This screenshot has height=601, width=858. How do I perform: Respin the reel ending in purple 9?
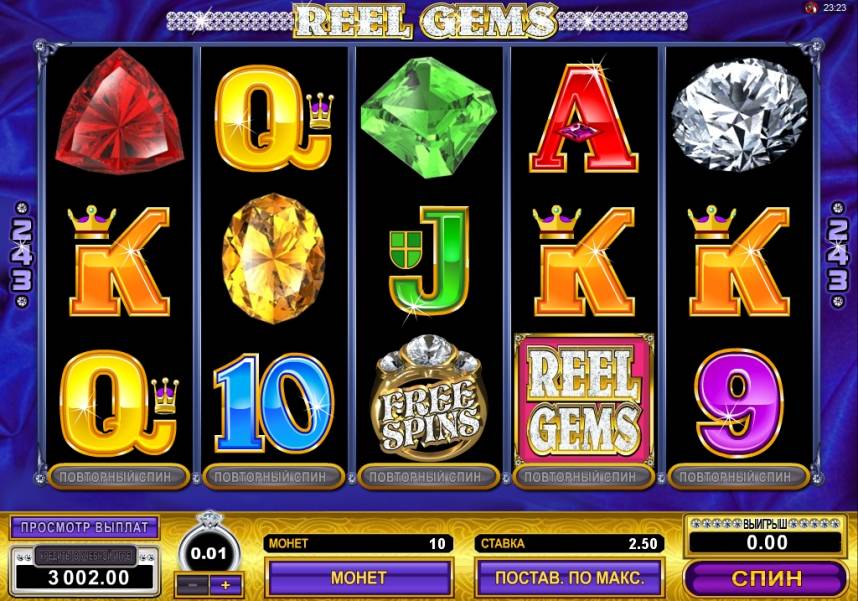[x=739, y=476]
